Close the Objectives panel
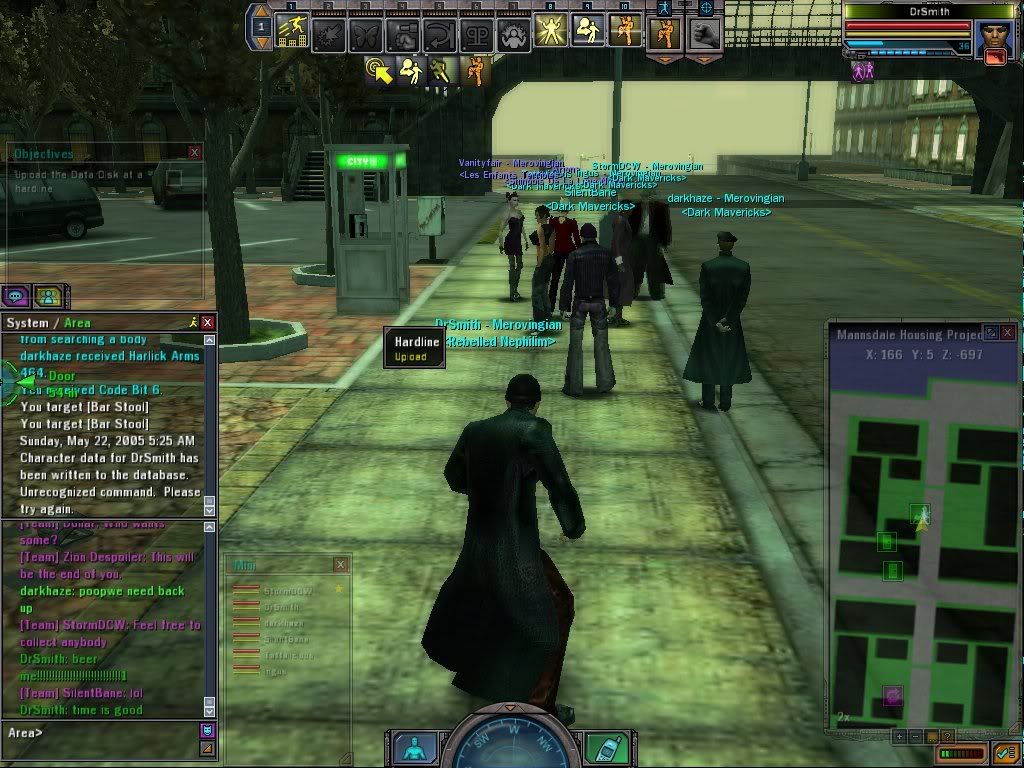1024x768 pixels. point(194,153)
